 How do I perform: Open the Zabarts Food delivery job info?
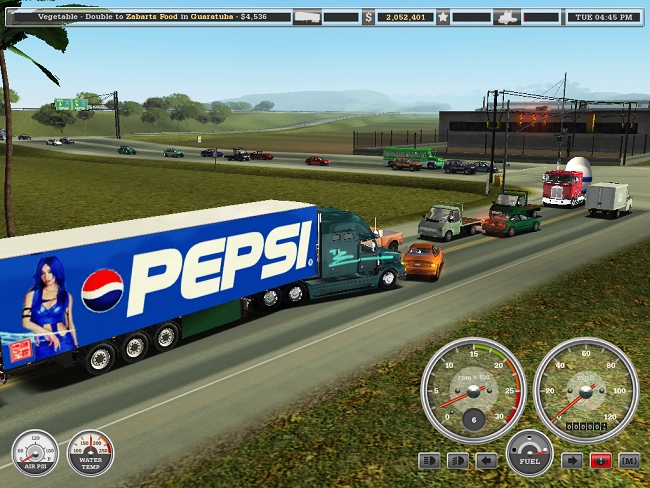point(160,17)
